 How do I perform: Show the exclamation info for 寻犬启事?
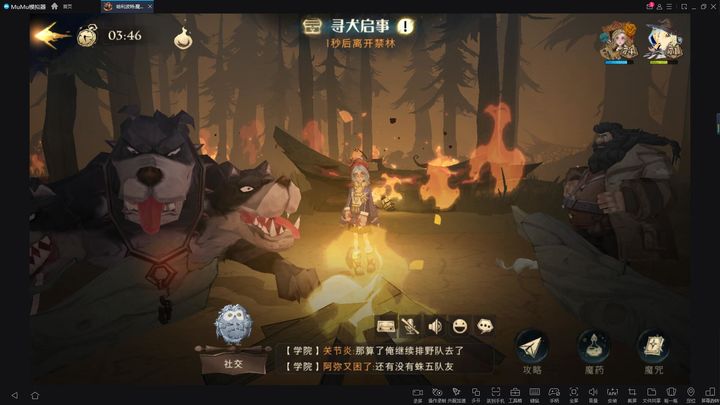(404, 27)
